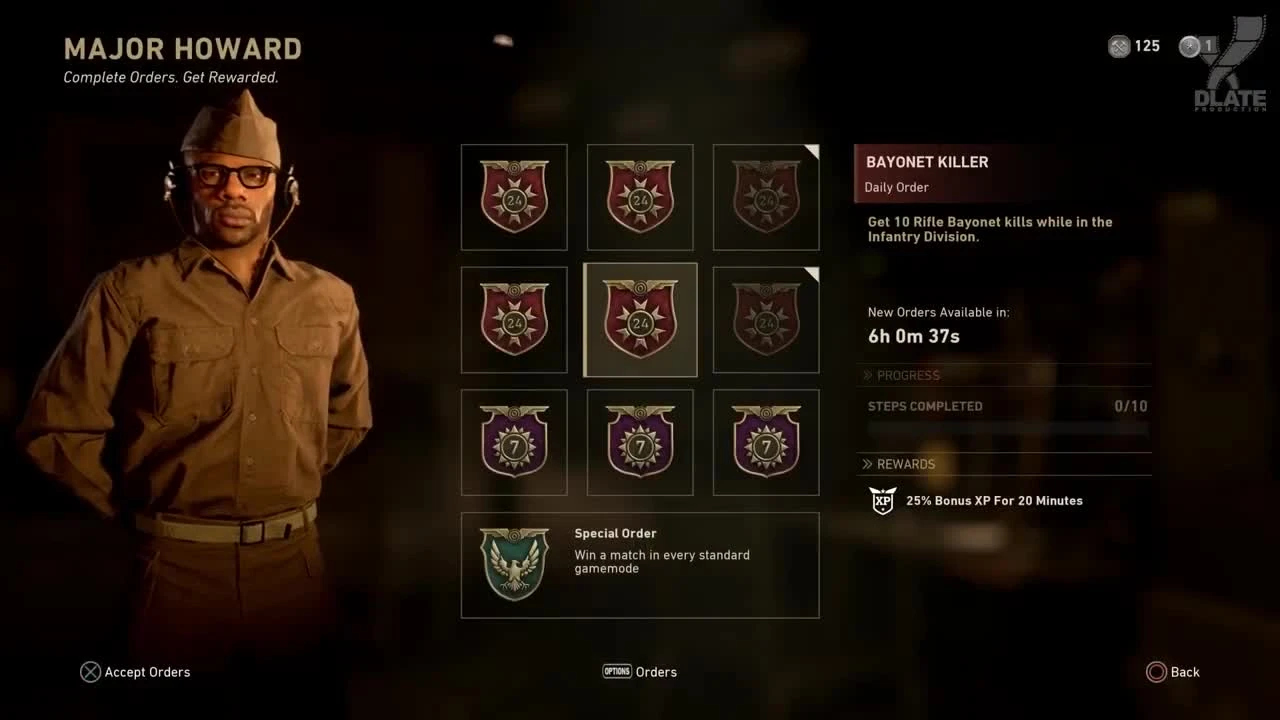This screenshot has width=1280, height=720.
Task: Select the top-left red 24-hour order badge
Action: (514, 197)
